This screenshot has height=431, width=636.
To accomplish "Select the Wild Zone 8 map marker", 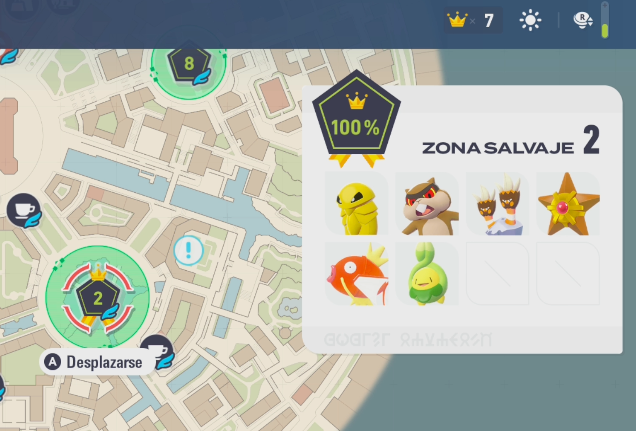I will (x=188, y=65).
